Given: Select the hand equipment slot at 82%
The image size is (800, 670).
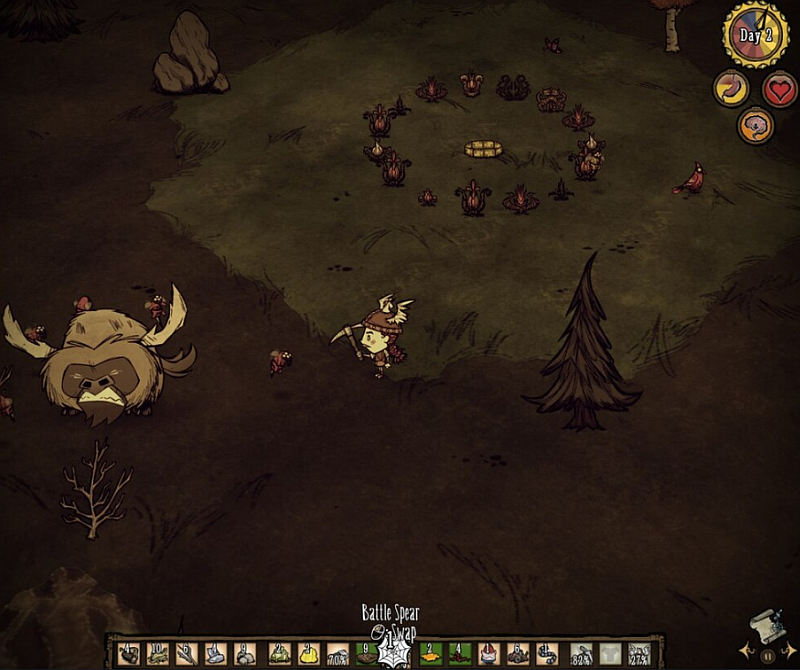Looking at the screenshot, I should (x=581, y=655).
